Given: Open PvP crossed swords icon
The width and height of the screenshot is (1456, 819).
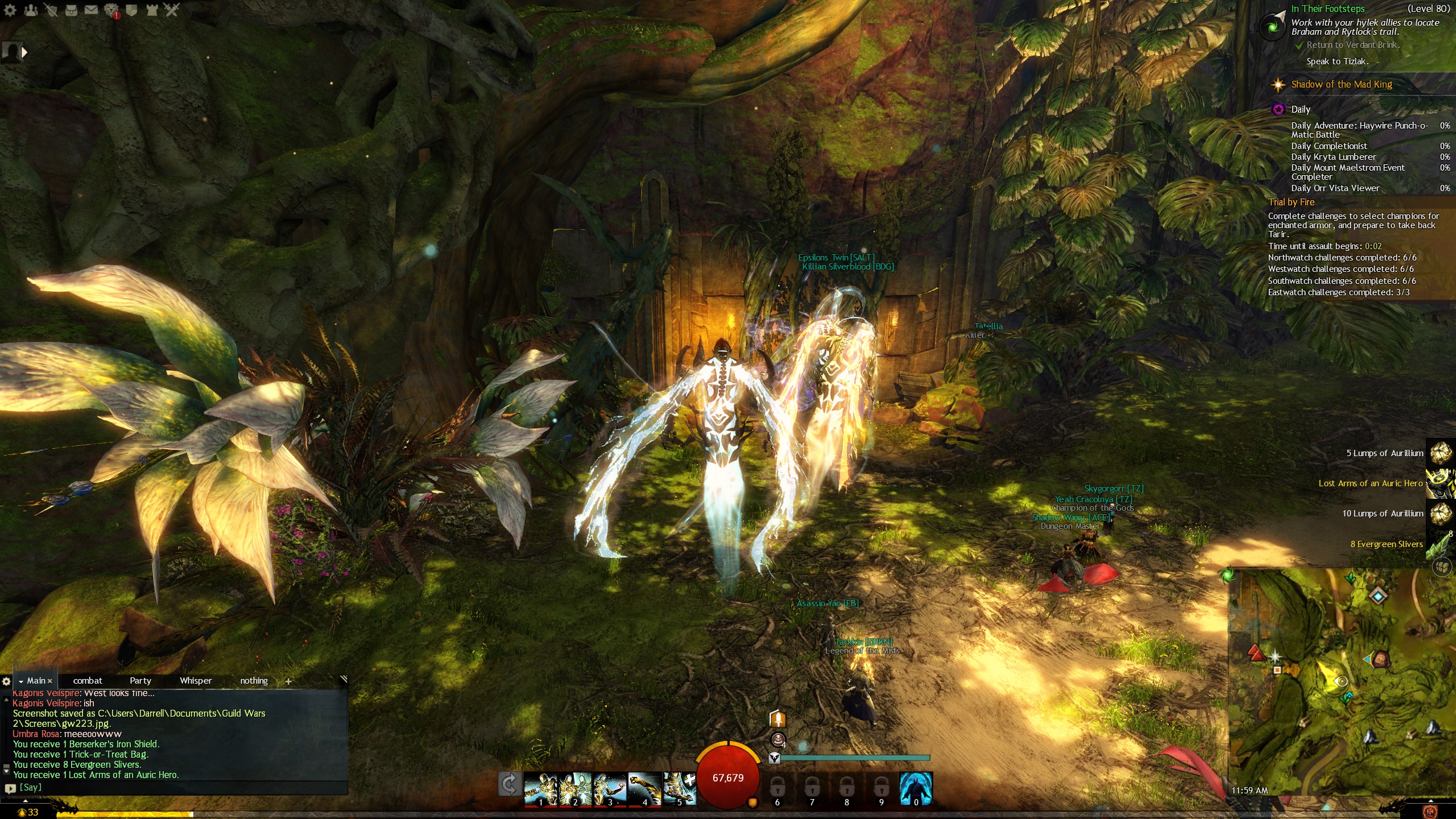Looking at the screenshot, I should click(x=172, y=10).
